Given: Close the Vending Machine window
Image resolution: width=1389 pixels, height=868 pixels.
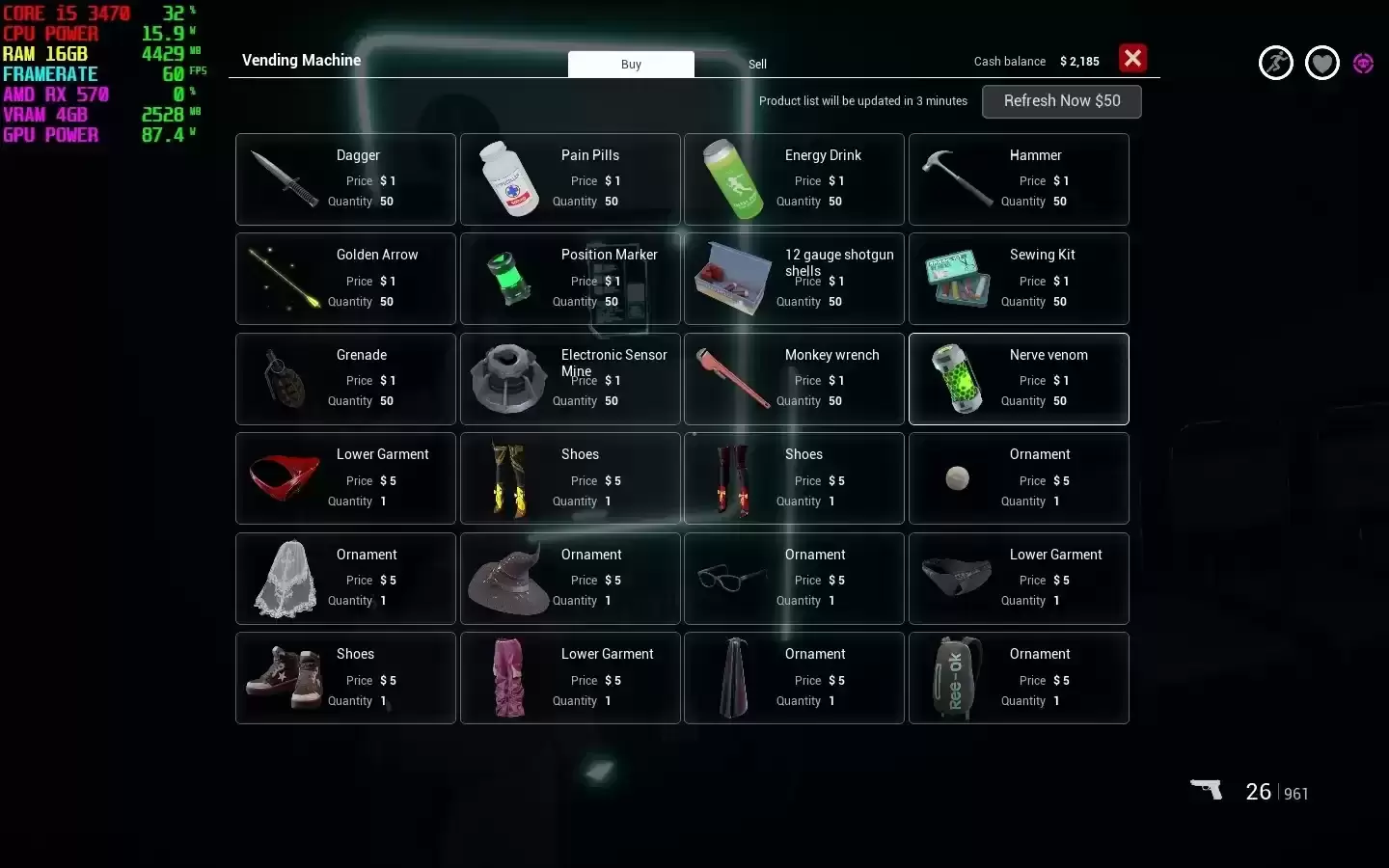Looking at the screenshot, I should [1132, 59].
